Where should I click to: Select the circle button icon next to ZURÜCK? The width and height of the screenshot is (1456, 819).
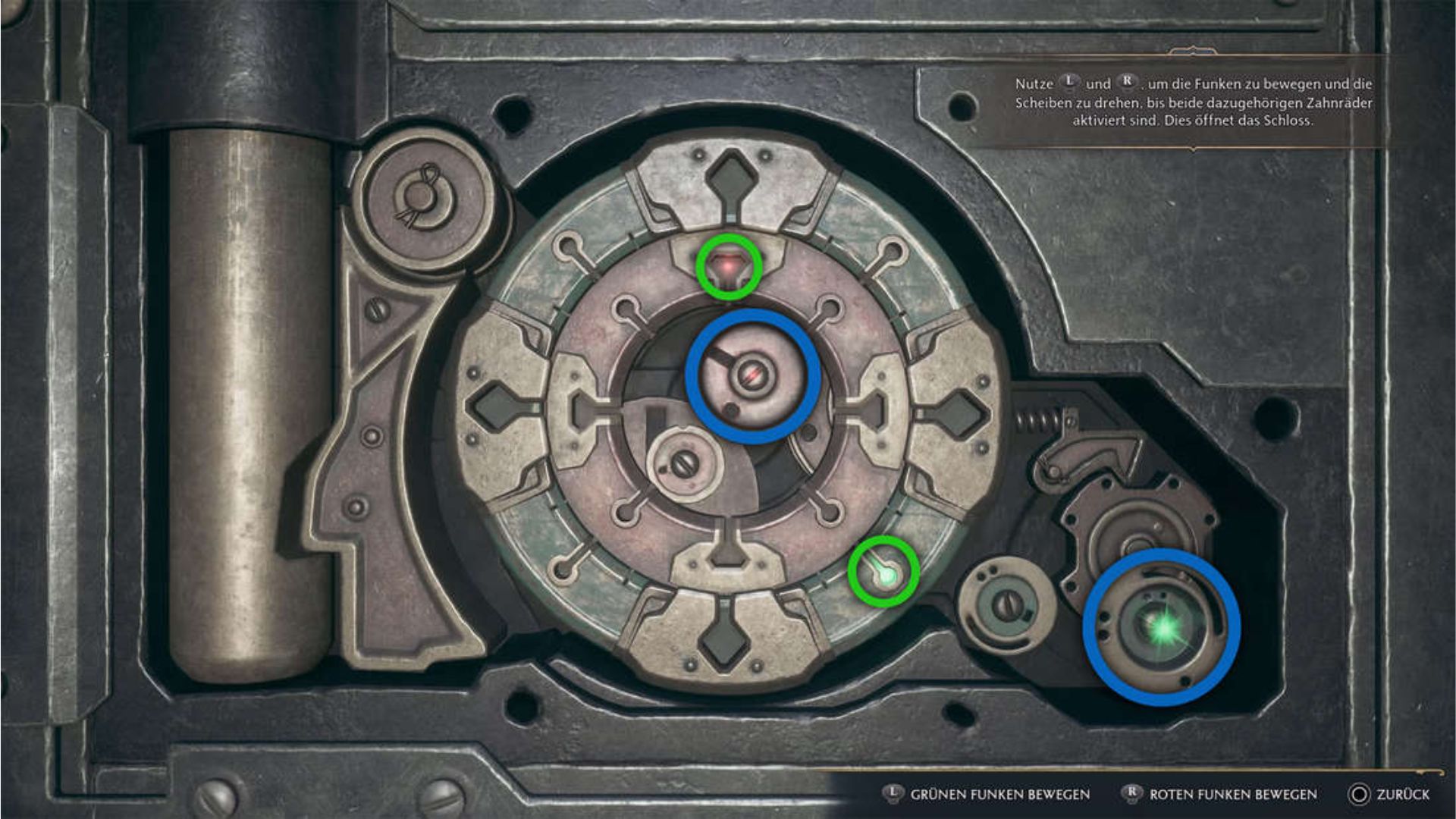[1360, 794]
